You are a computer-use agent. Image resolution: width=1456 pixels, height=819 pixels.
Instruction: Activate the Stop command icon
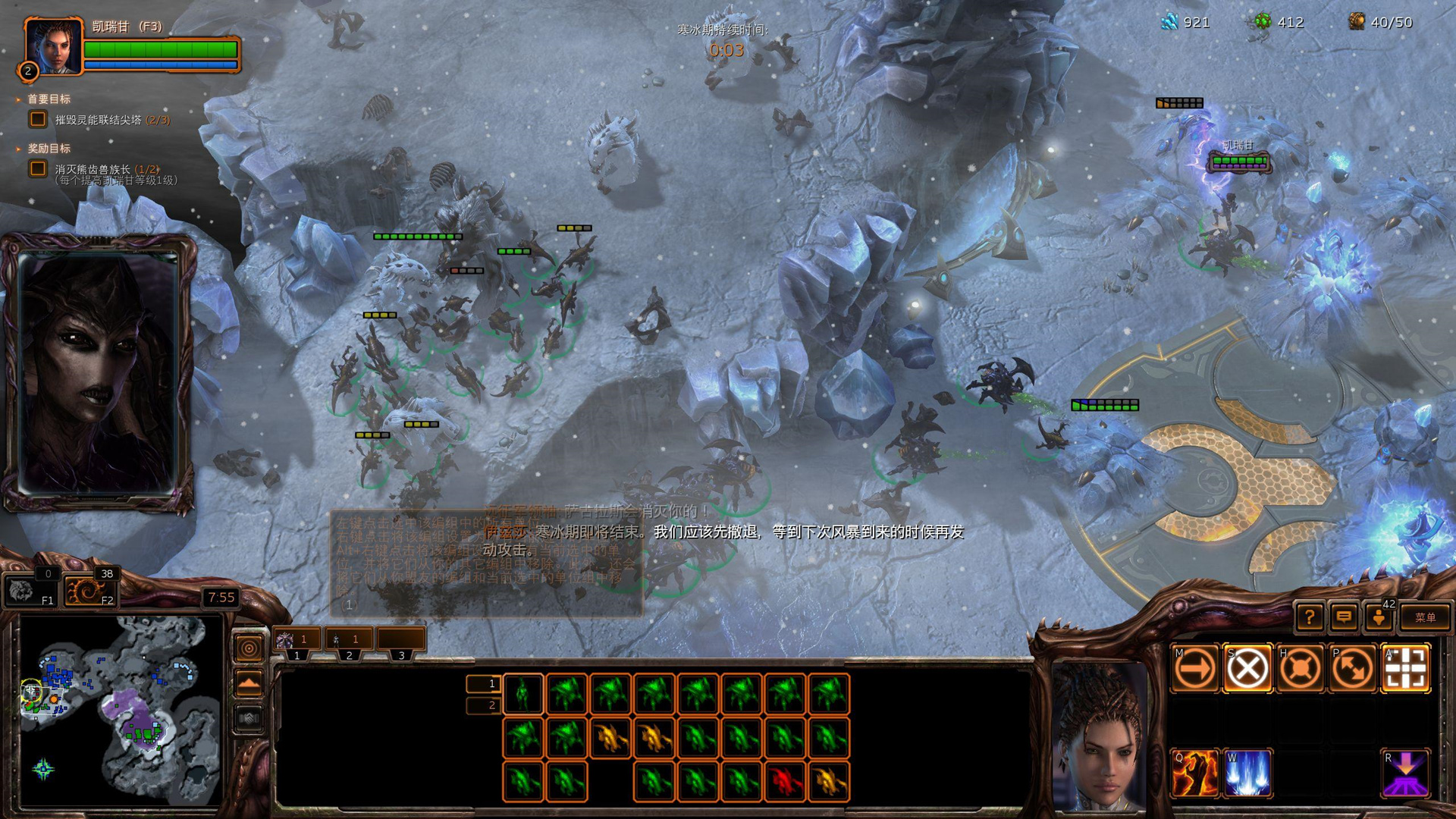(1247, 669)
